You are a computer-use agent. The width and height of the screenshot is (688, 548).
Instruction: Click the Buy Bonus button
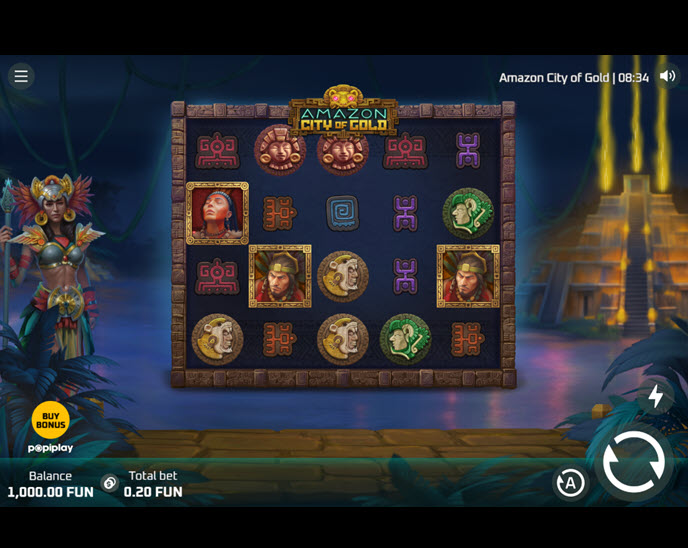click(x=50, y=420)
